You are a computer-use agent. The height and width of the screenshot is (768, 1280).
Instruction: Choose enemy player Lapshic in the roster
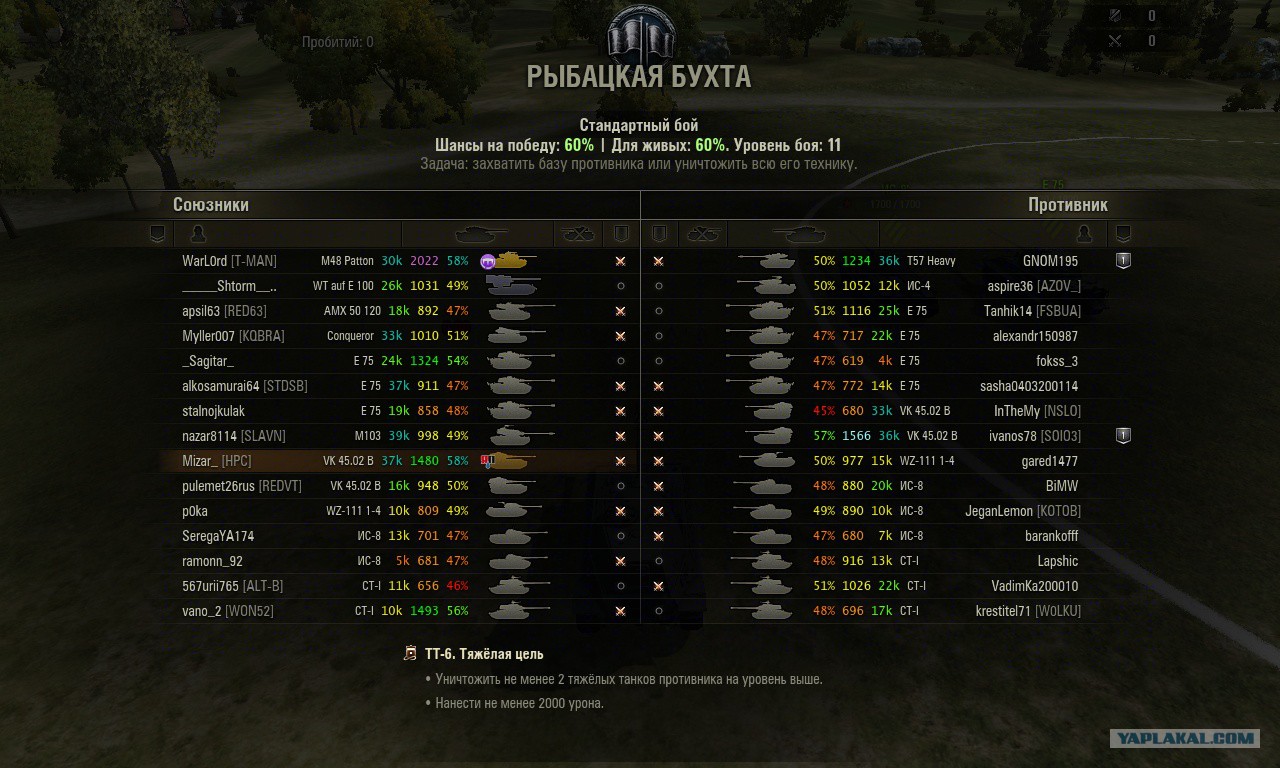1057,561
